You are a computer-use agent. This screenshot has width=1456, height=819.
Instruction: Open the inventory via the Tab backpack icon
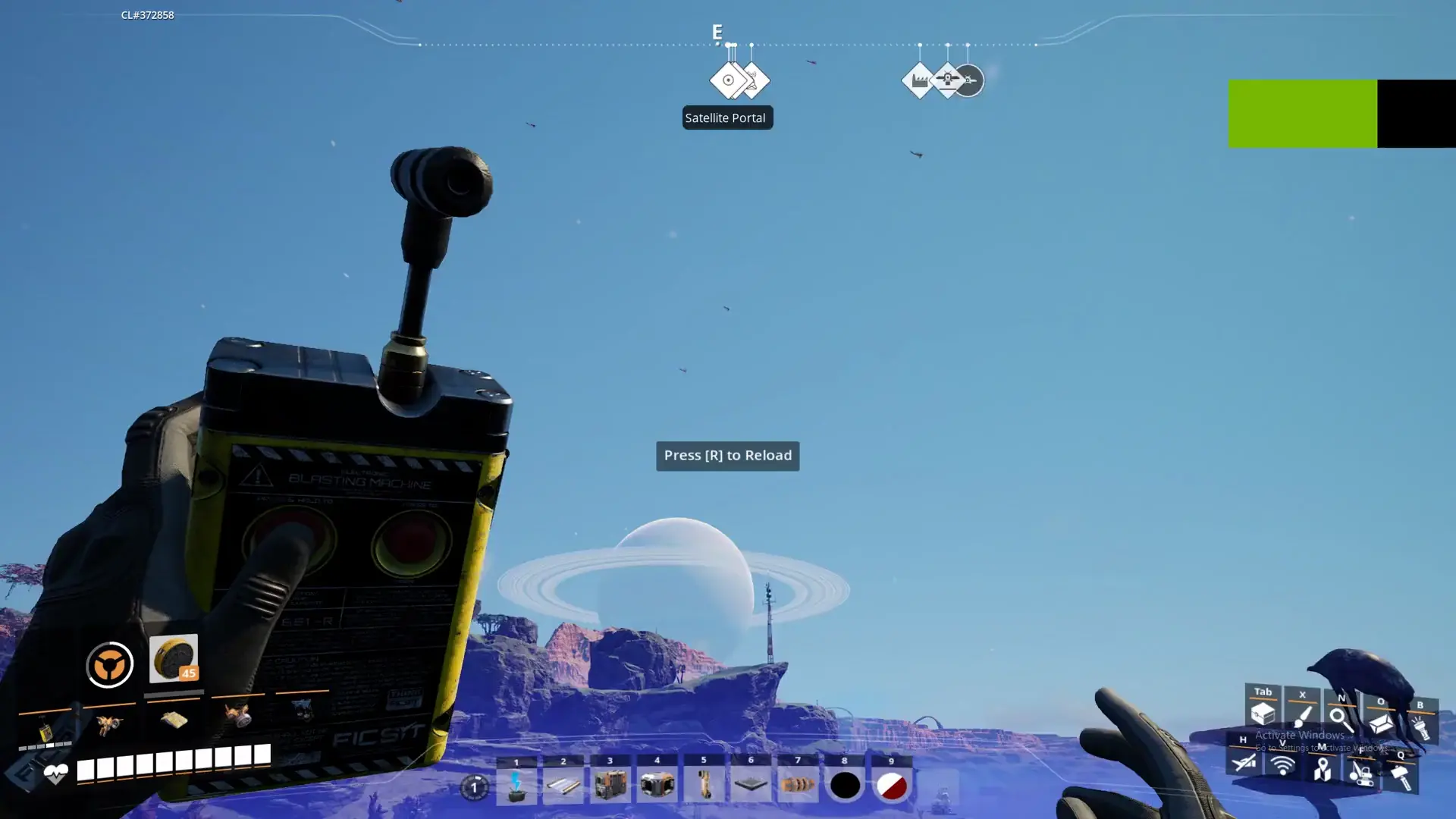click(1262, 714)
